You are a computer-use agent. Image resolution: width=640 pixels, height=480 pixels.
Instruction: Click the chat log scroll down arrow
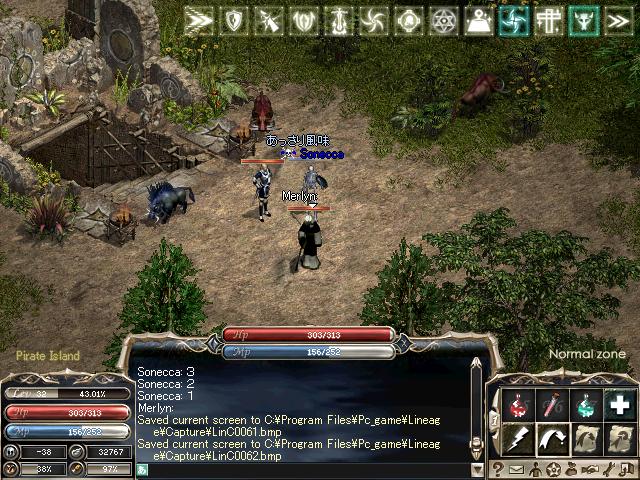(x=477, y=468)
